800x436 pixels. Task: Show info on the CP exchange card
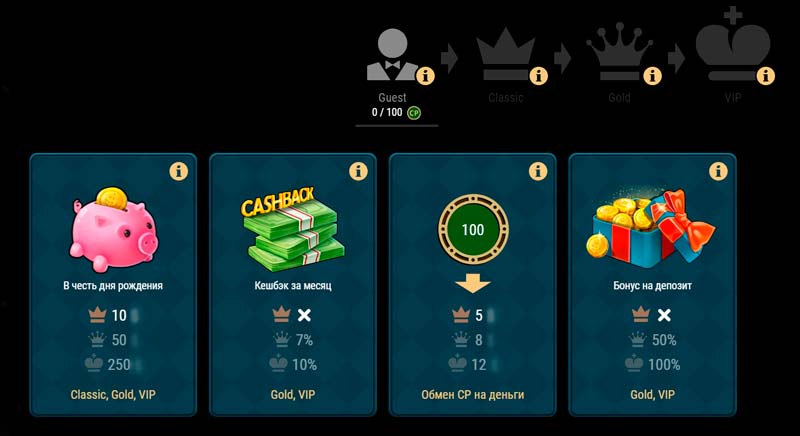tap(540, 172)
